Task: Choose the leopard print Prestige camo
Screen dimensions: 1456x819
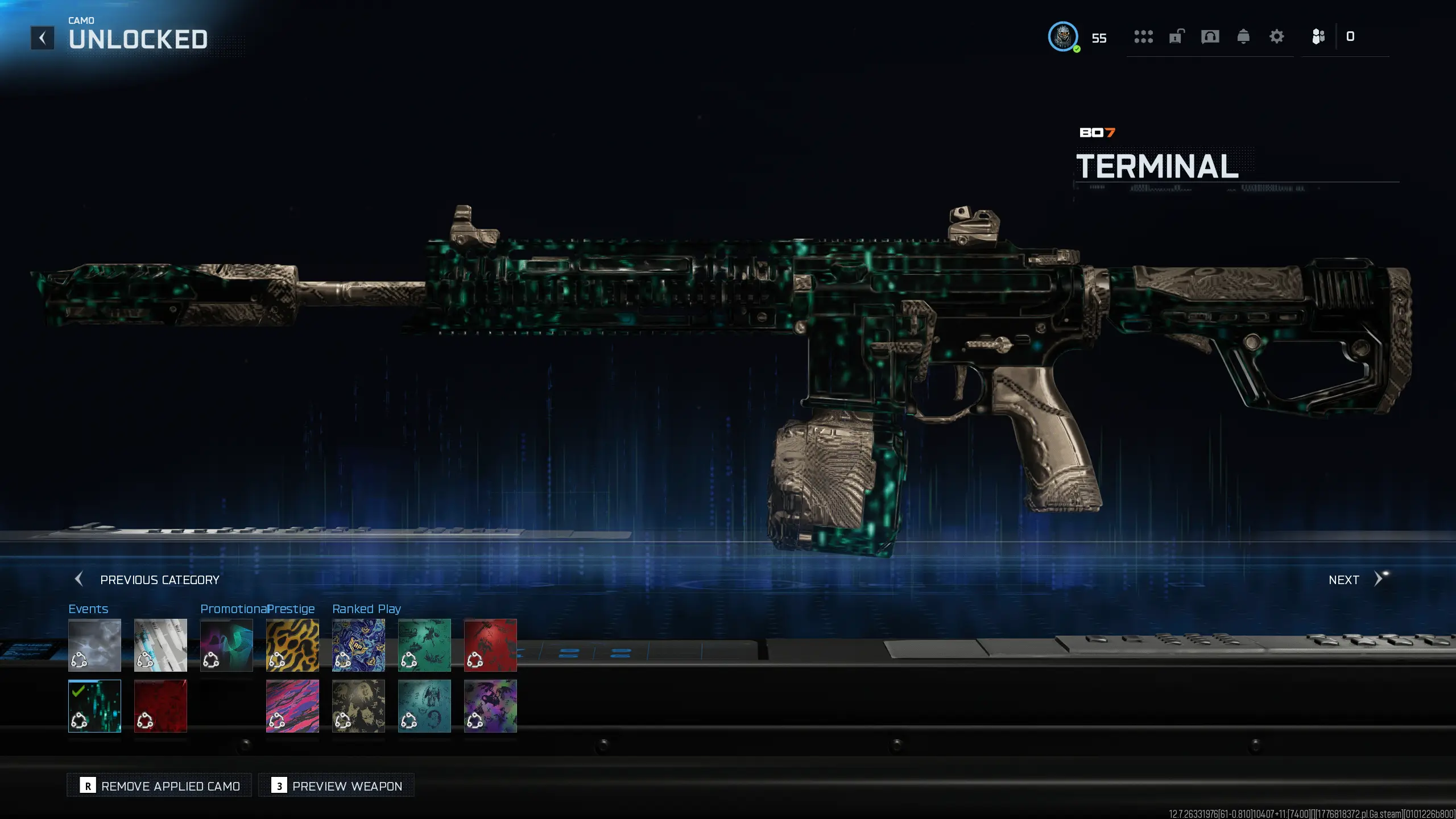Action: 292,645
